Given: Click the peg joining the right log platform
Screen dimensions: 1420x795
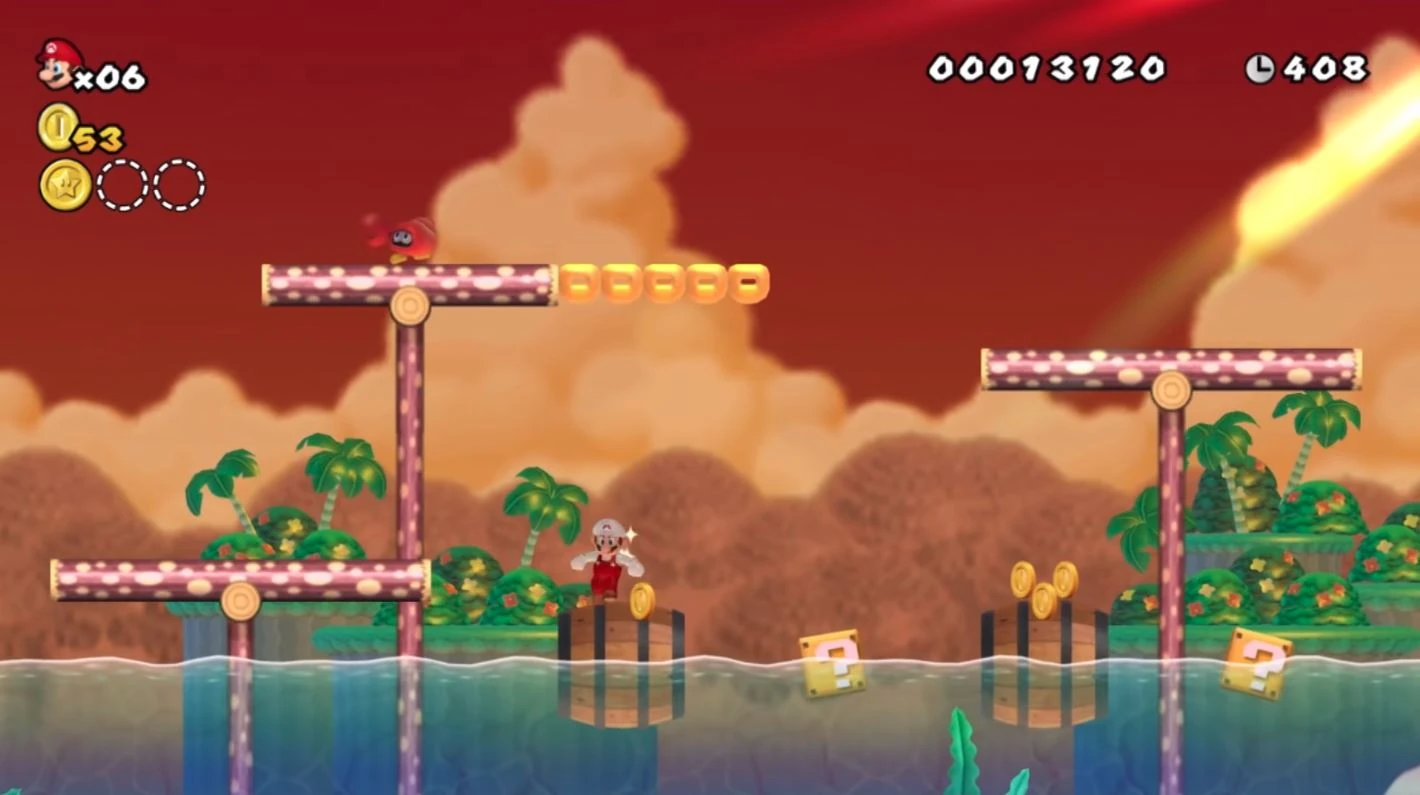Looking at the screenshot, I should coord(1172,388).
